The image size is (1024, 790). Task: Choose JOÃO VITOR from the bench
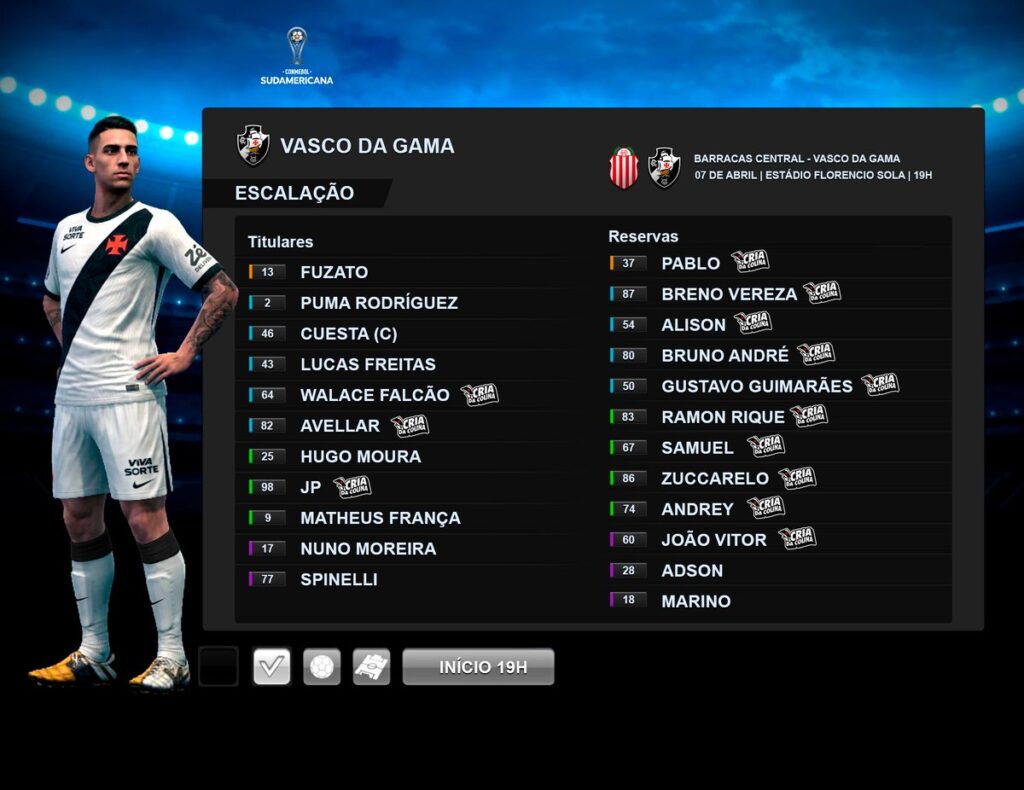point(714,540)
